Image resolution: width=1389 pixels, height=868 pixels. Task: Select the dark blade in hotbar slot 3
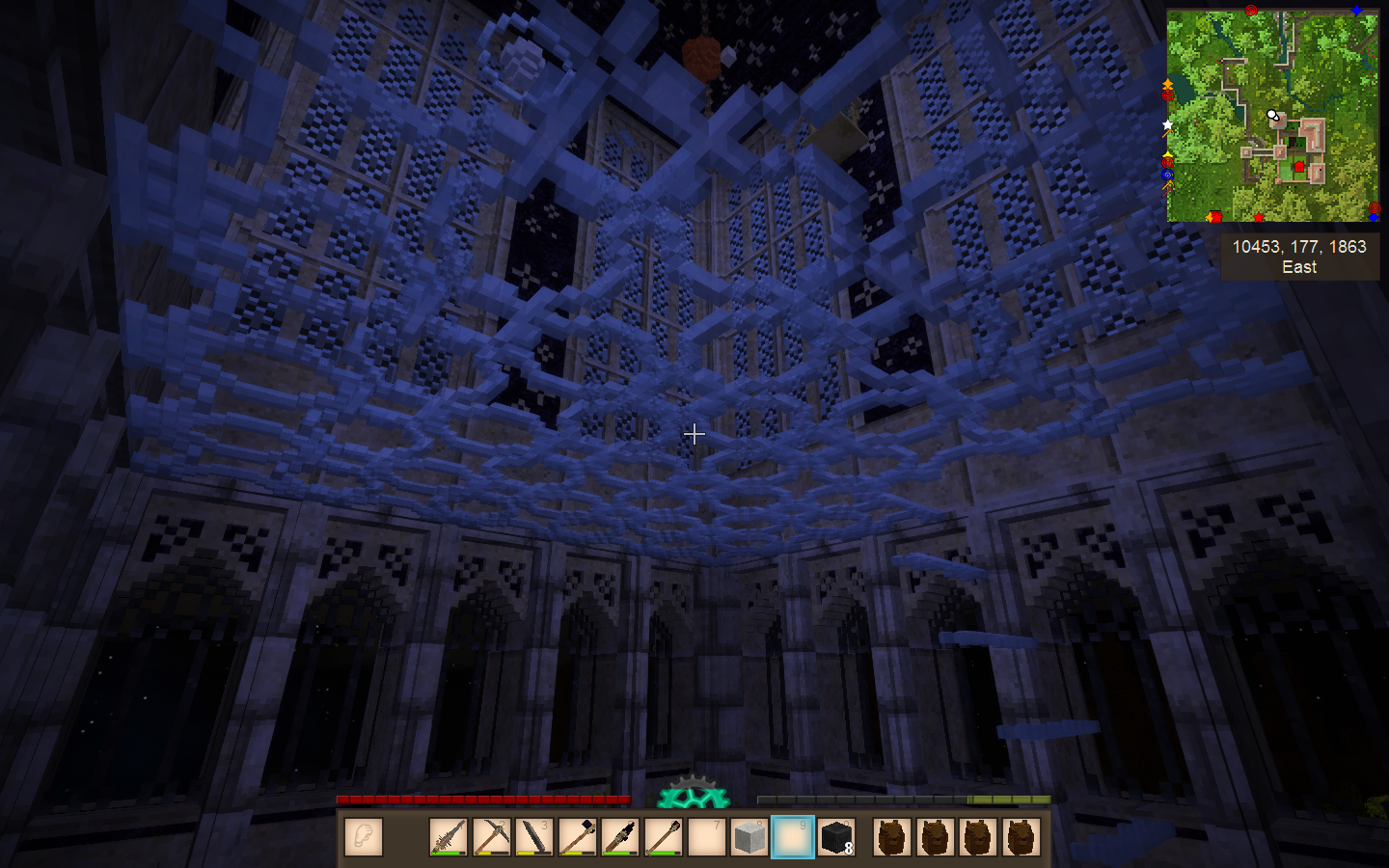coord(533,837)
